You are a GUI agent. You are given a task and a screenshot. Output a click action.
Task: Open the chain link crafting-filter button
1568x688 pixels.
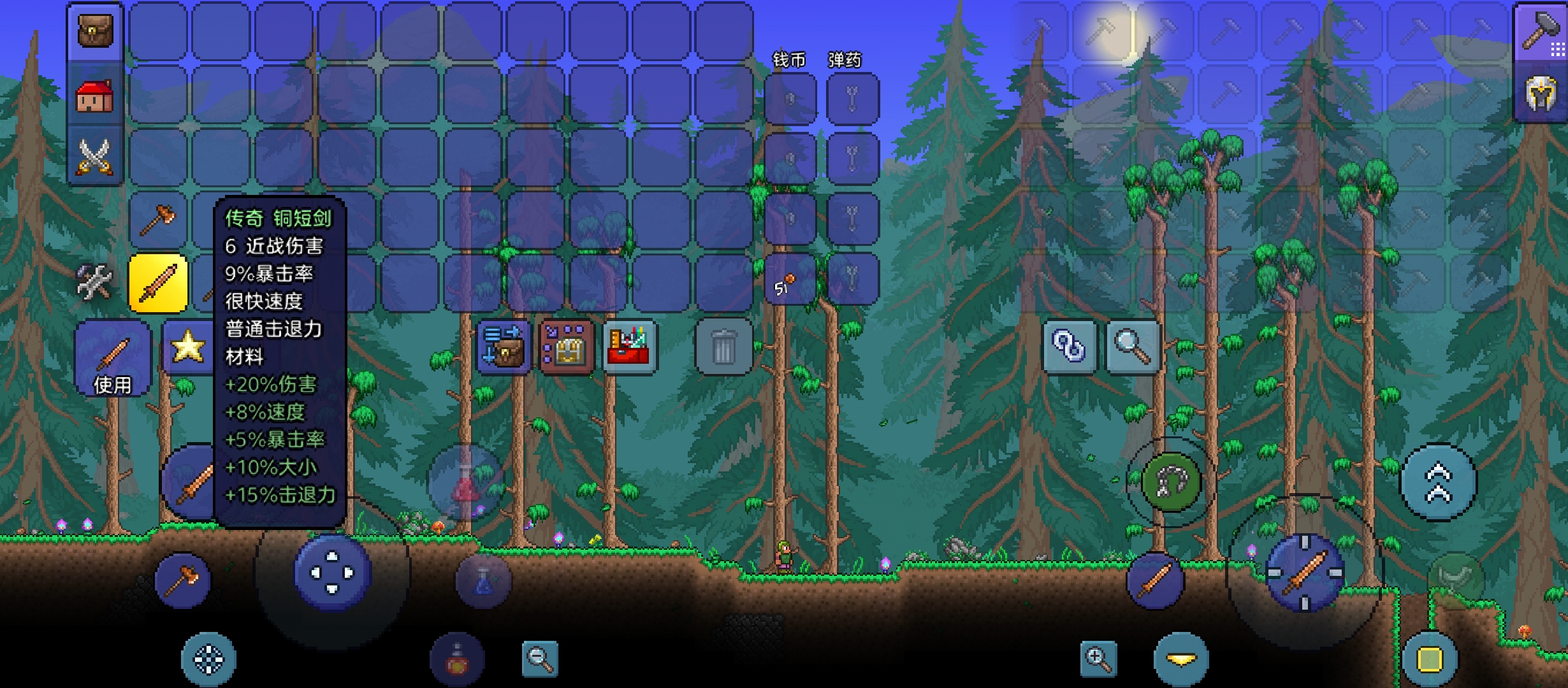1070,347
